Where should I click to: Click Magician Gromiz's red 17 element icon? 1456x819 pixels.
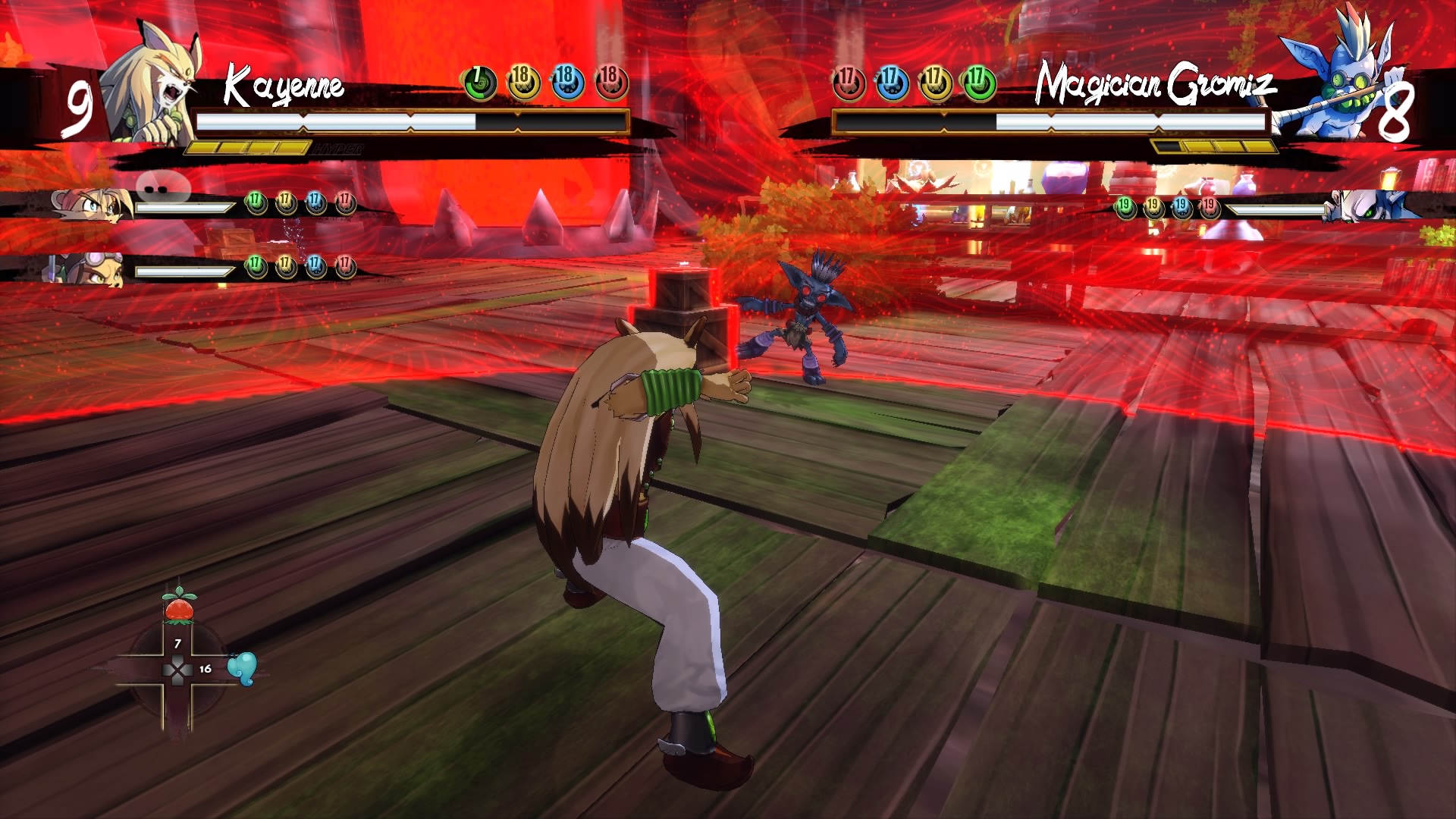tap(849, 83)
